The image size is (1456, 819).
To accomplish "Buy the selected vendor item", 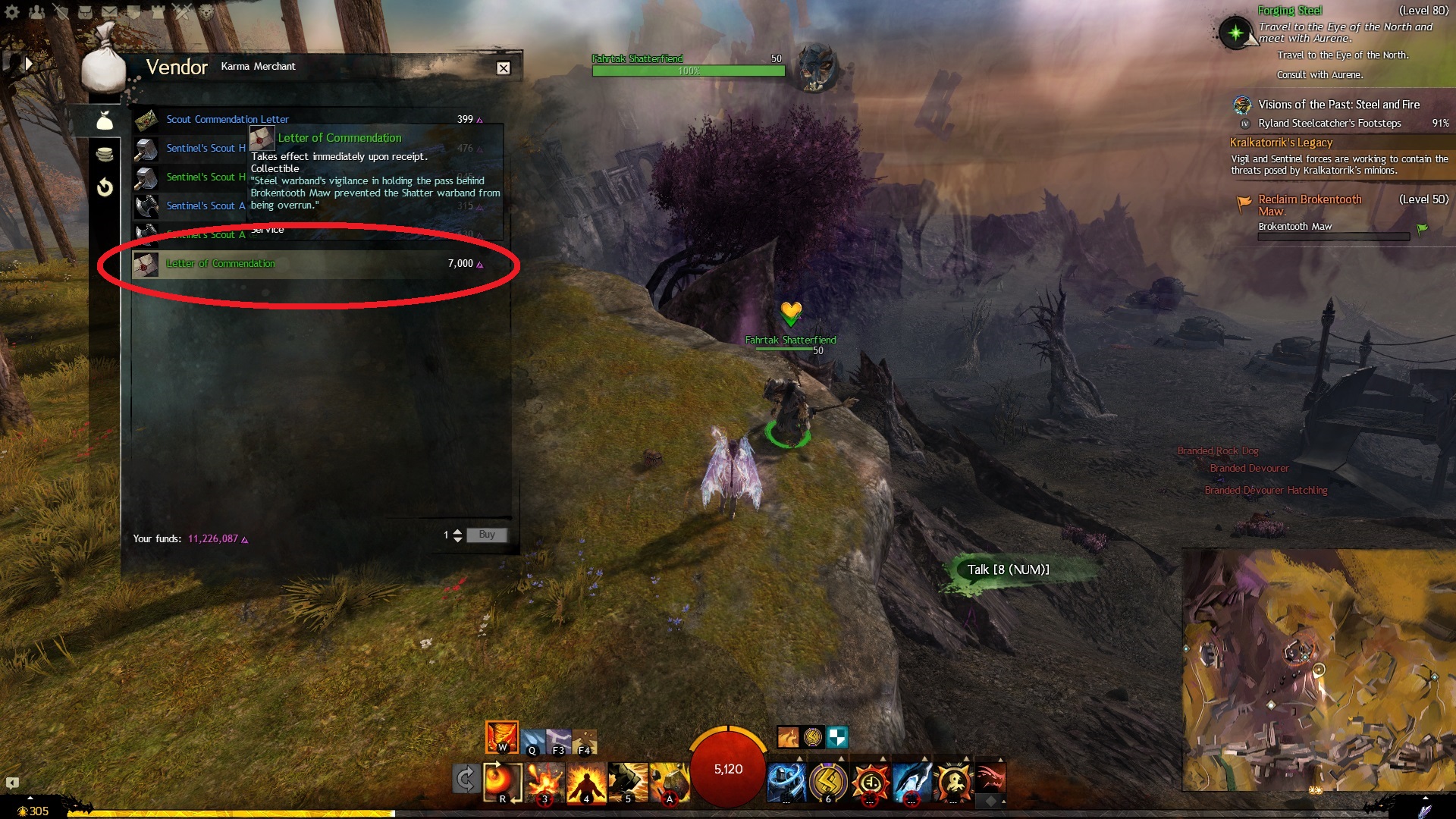I will pyautogui.click(x=486, y=535).
